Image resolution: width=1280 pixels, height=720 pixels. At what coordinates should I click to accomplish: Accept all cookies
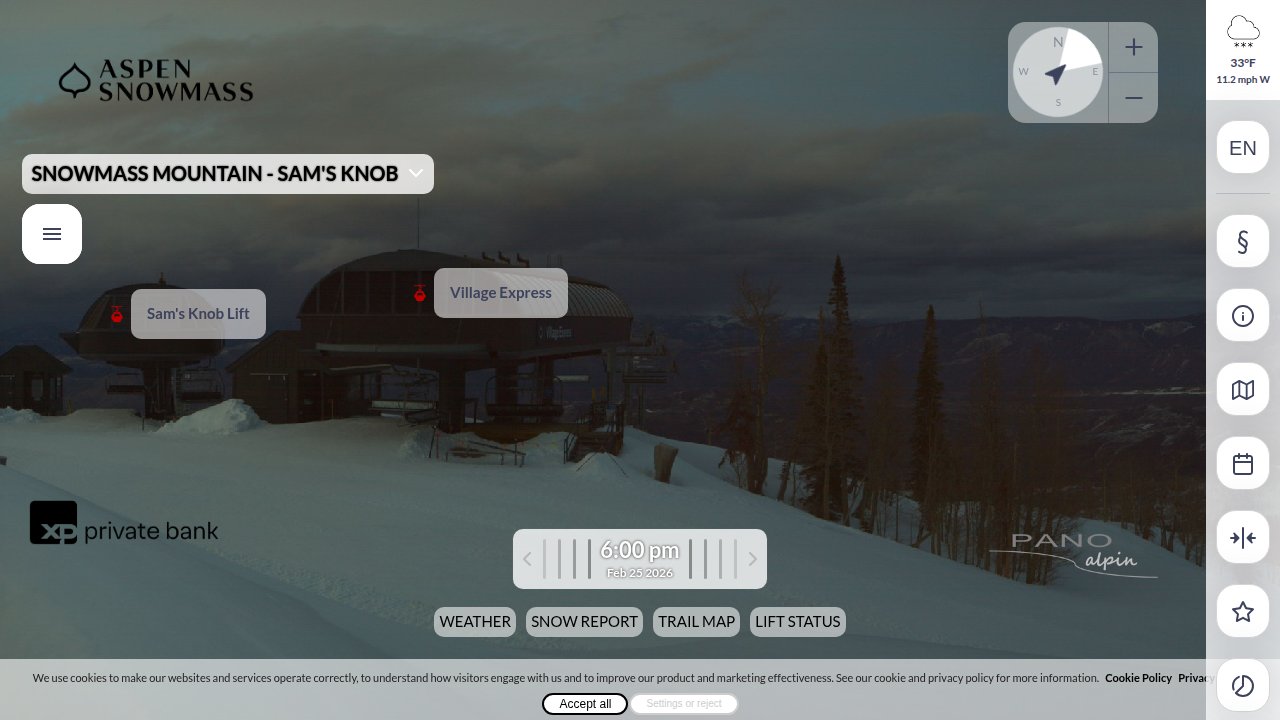tap(585, 704)
